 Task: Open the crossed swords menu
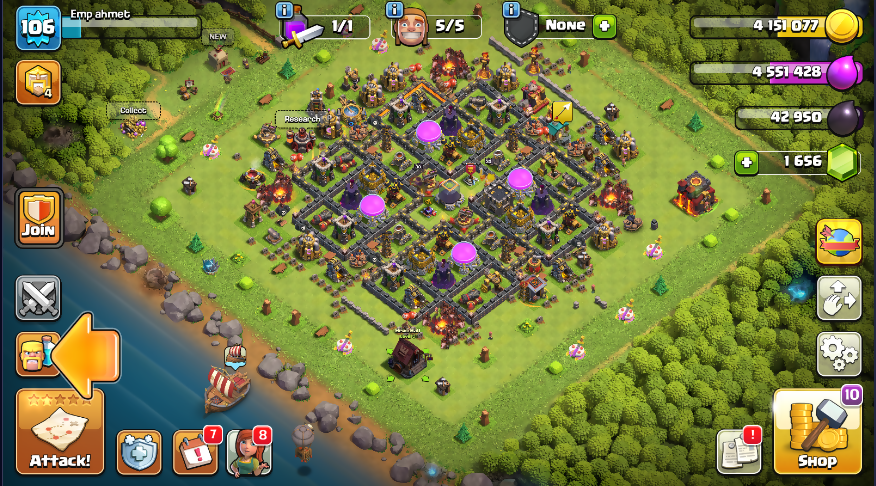pyautogui.click(x=38, y=297)
